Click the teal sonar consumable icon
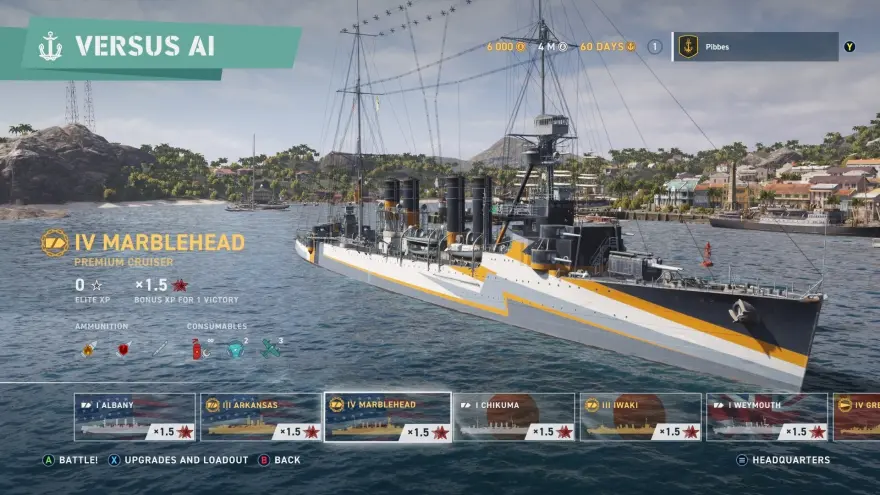The image size is (880, 495). point(234,349)
